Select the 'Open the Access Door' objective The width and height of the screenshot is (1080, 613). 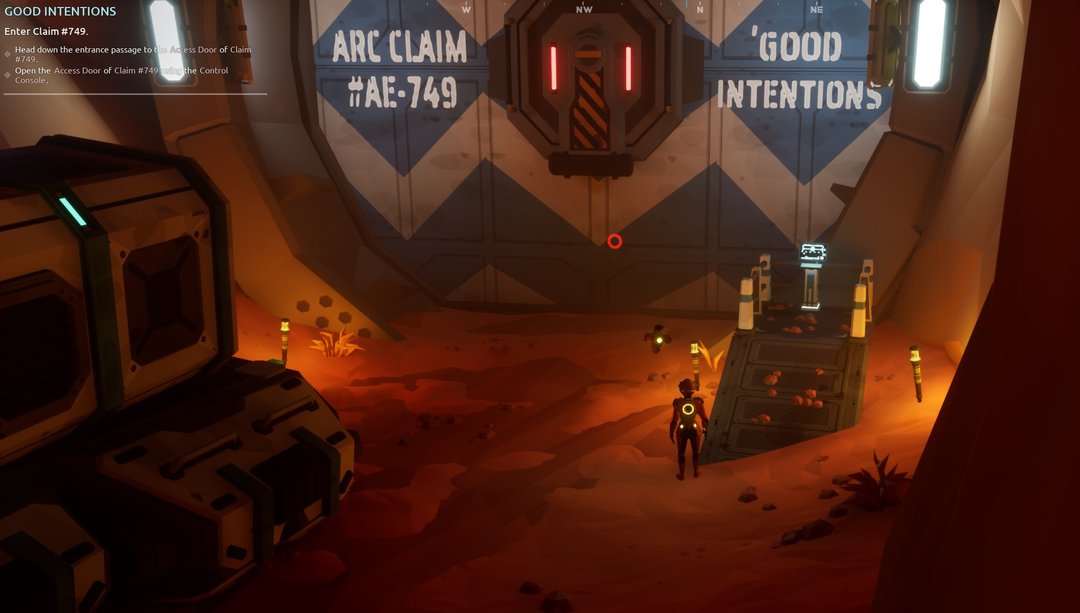pyautogui.click(x=121, y=75)
